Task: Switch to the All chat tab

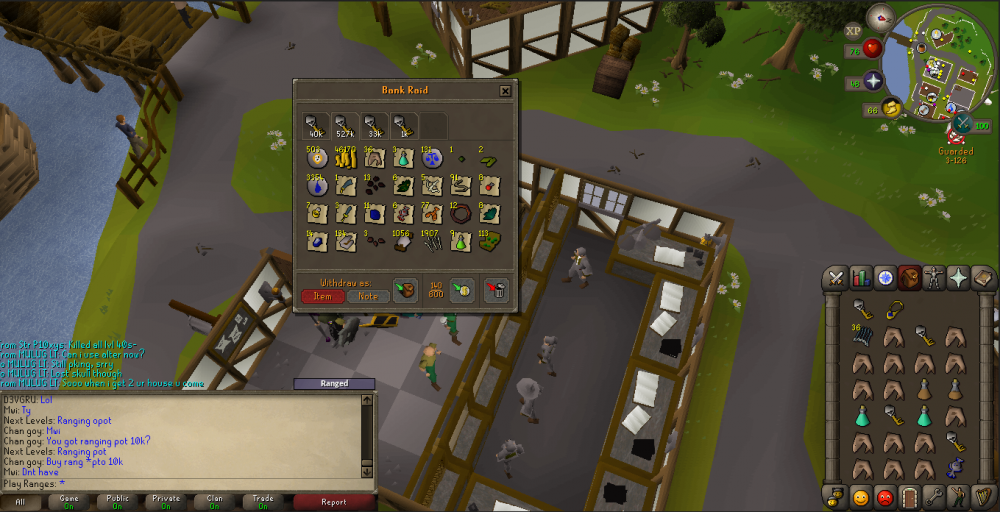Action: (x=21, y=502)
